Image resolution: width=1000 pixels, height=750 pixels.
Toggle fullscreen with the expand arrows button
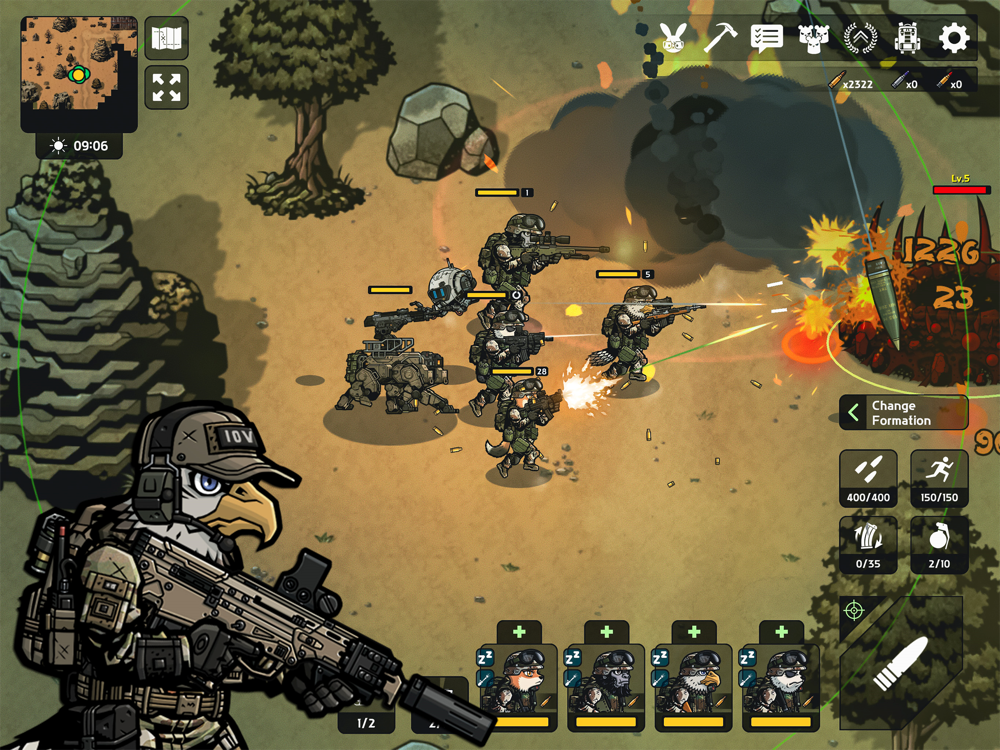tap(166, 87)
